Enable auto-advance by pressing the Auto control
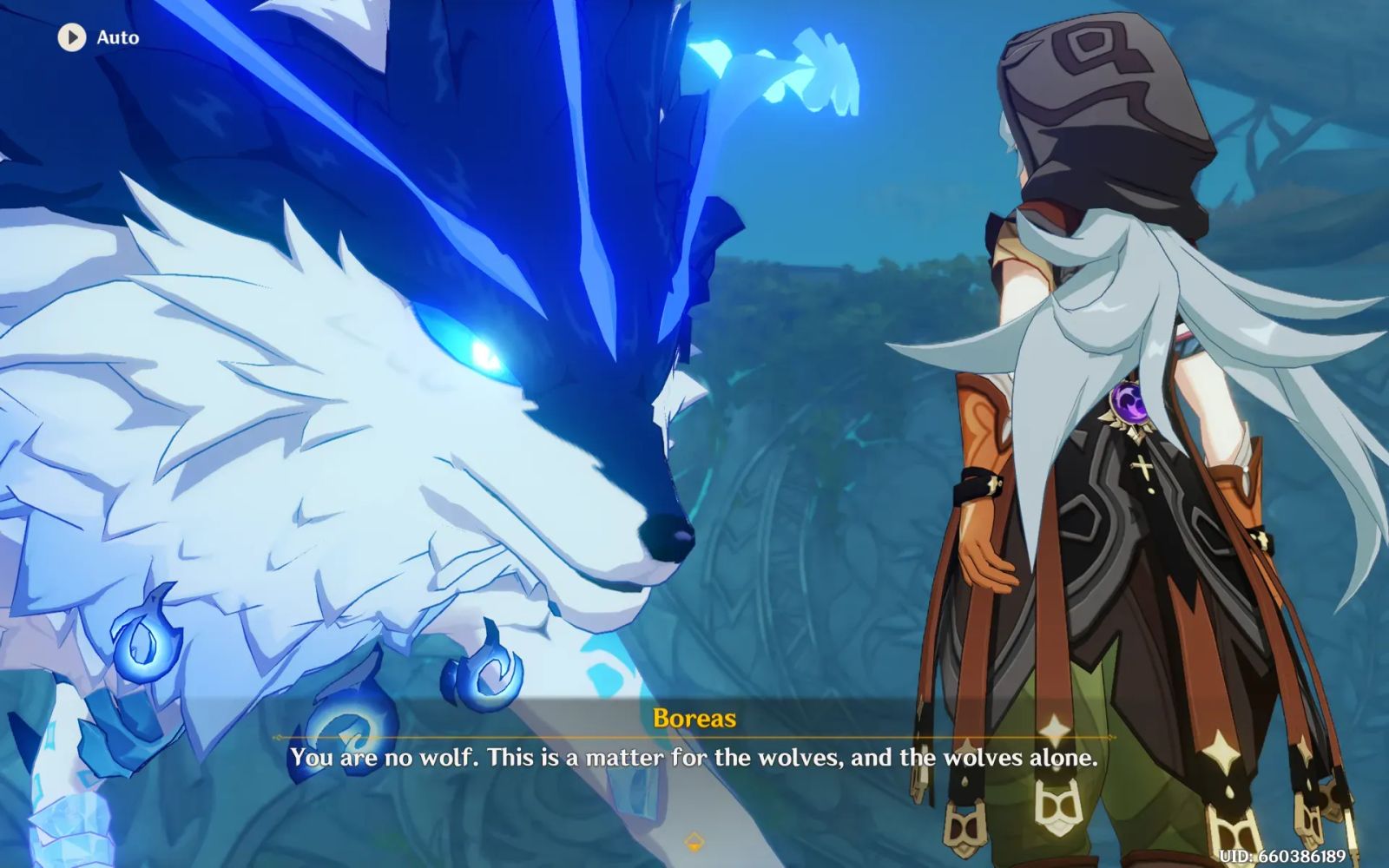The width and height of the screenshot is (1389, 868). pyautogui.click(x=95, y=37)
